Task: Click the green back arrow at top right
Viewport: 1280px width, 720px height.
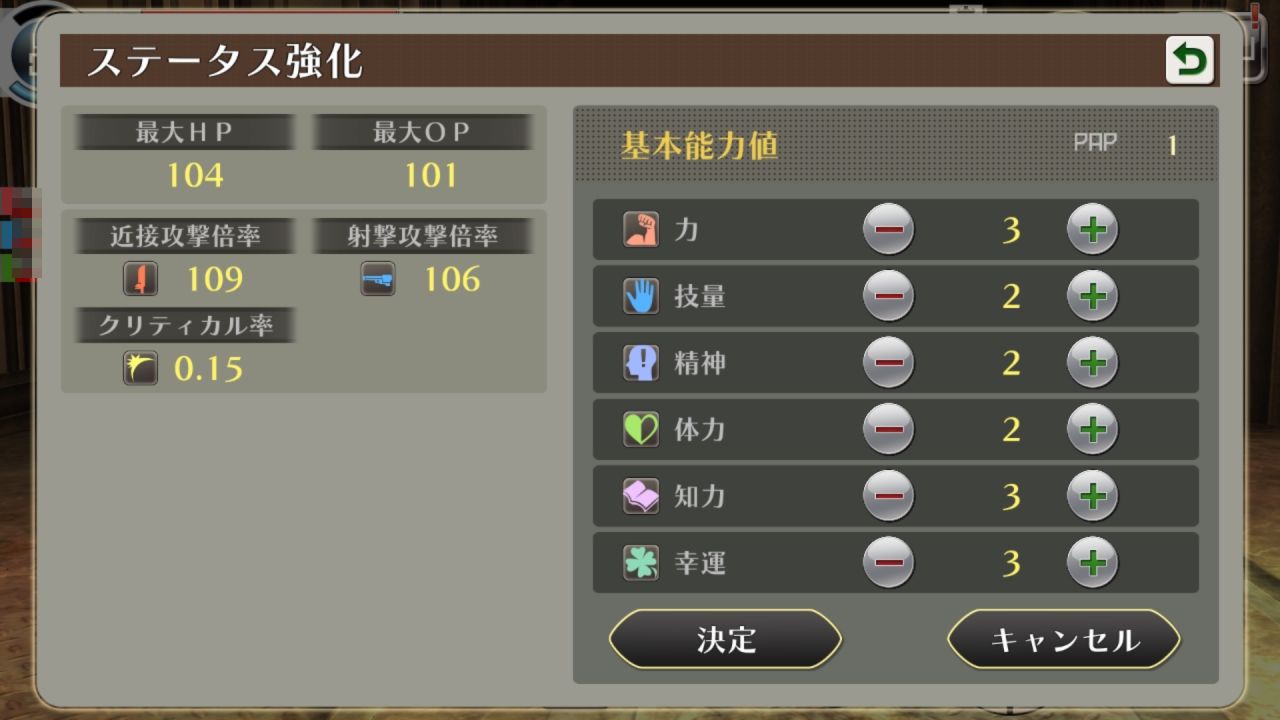Action: click(1190, 59)
